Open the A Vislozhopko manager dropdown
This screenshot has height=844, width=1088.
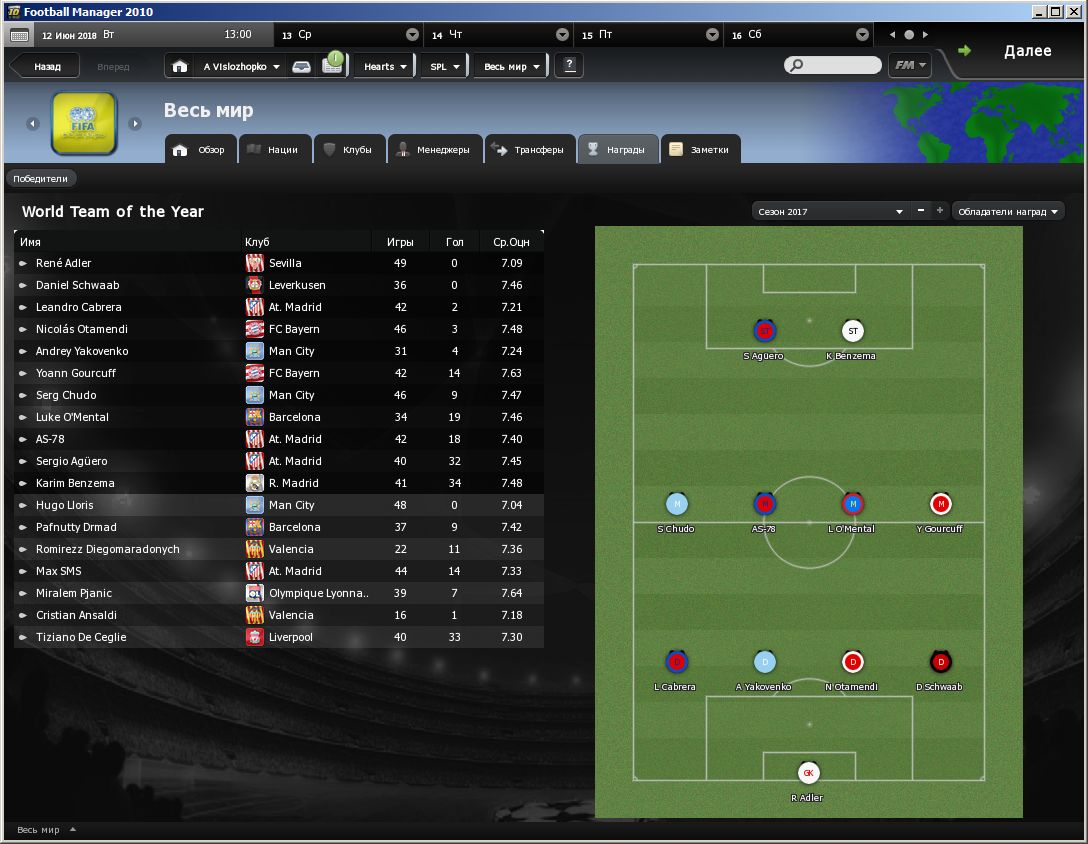241,67
